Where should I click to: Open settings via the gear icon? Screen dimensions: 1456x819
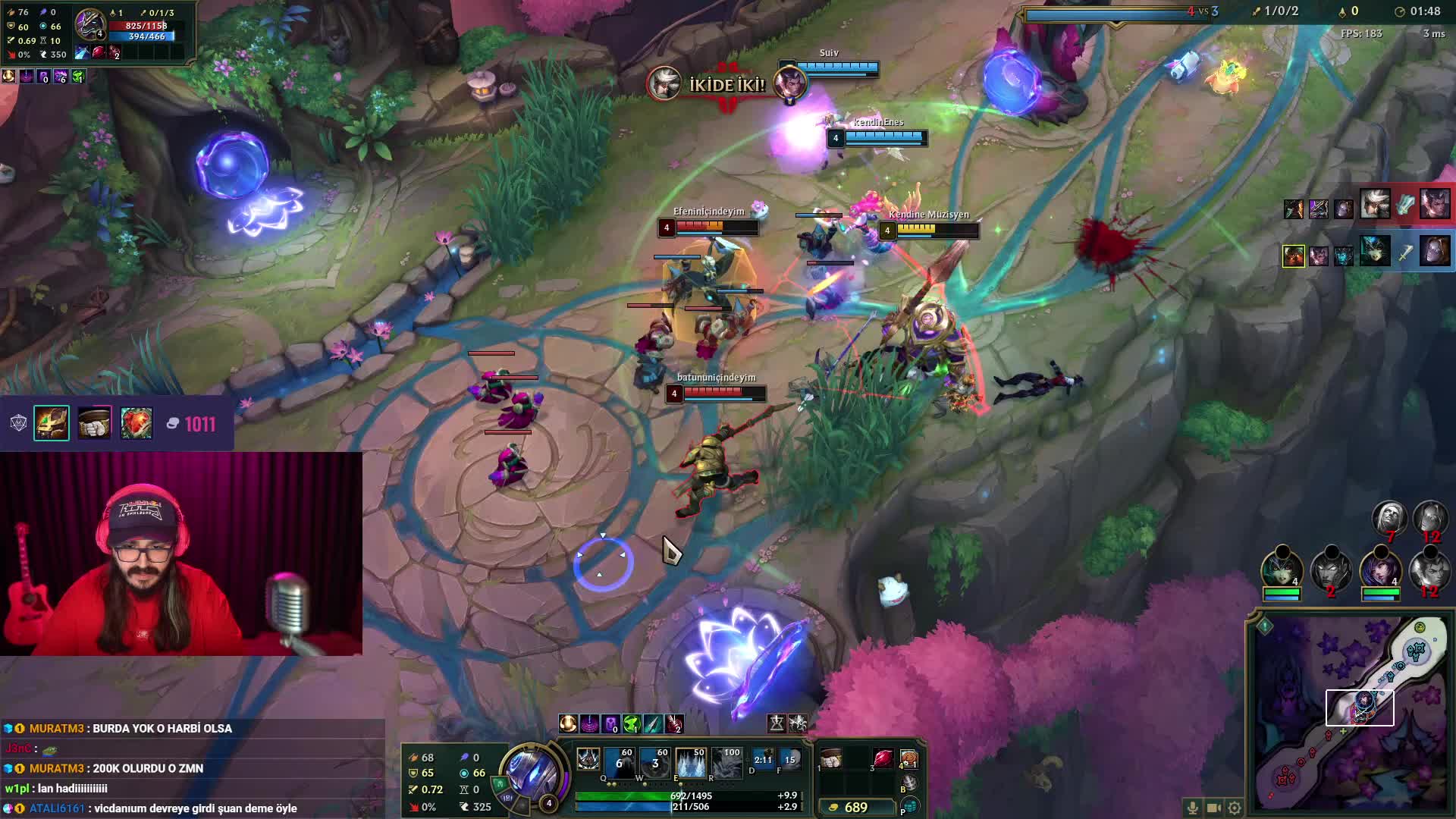click(1235, 808)
